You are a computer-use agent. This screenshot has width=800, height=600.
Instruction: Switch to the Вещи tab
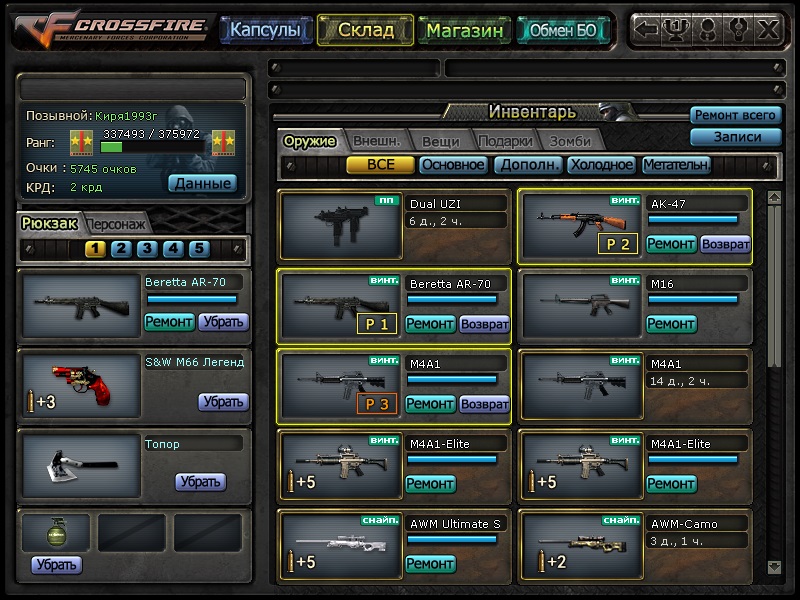(x=440, y=141)
